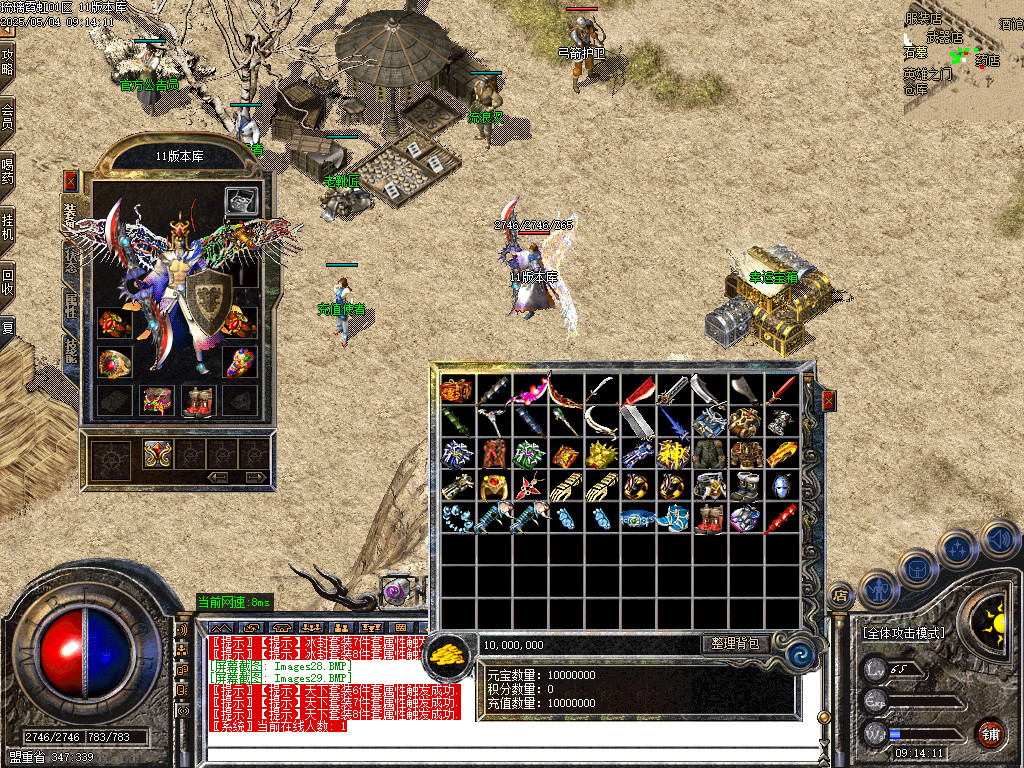
Task: Toggle the sound speaker button
Action: click(x=999, y=540)
